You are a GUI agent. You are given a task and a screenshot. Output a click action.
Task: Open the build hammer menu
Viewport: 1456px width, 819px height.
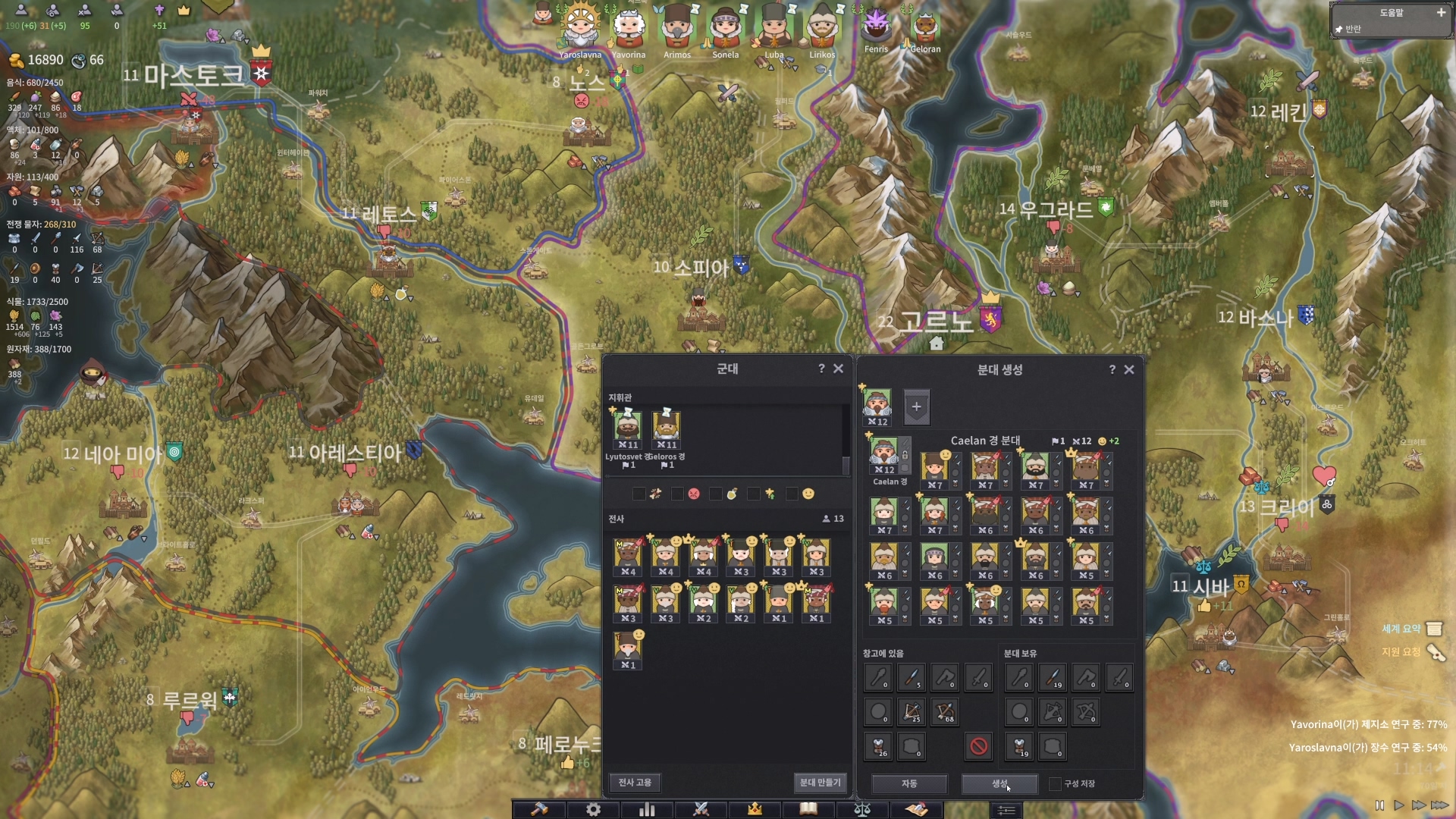point(539,809)
